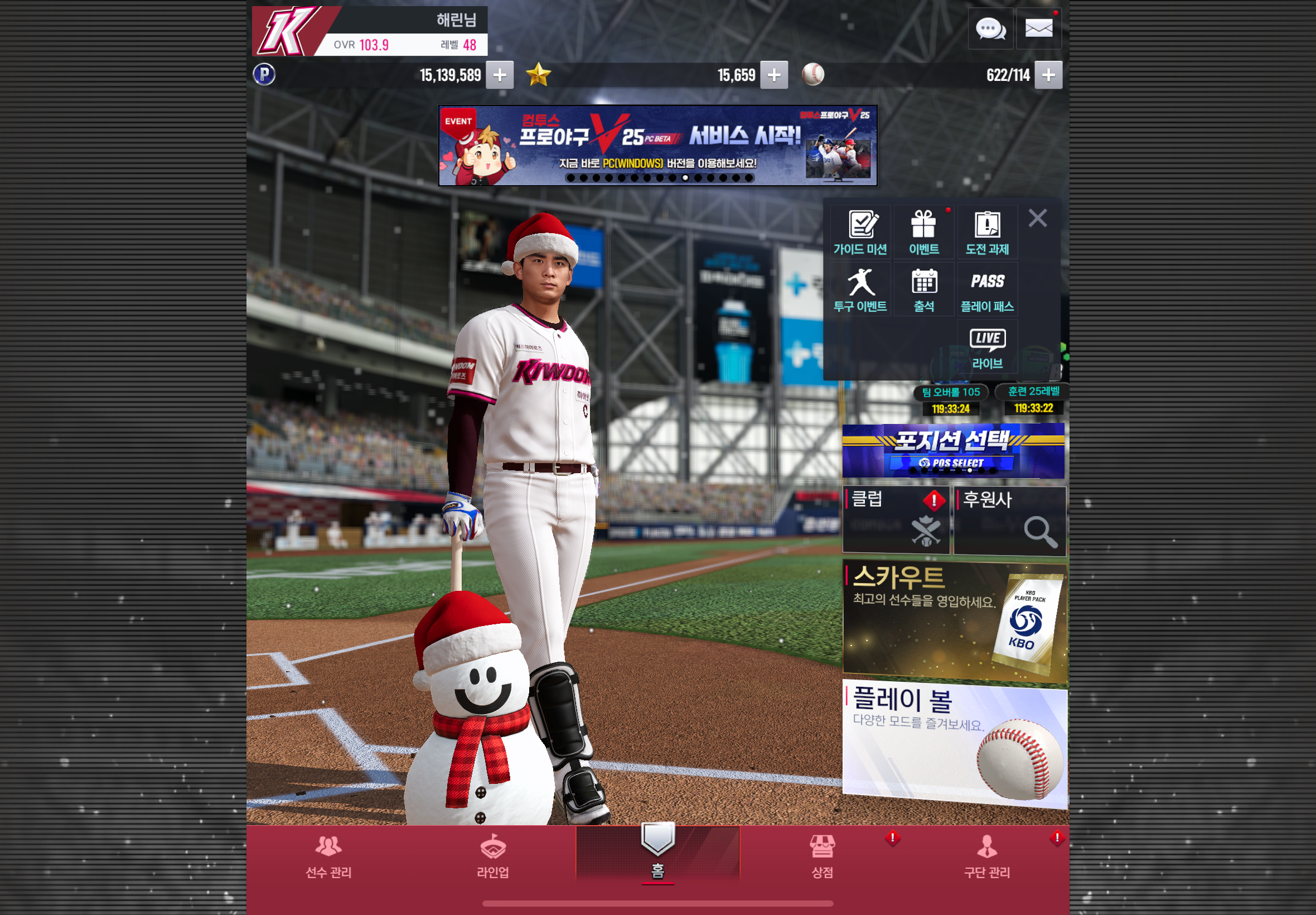Open the Com2uS Pro Baseball V25 event banner
This screenshot has height=915, width=1316.
(x=657, y=146)
